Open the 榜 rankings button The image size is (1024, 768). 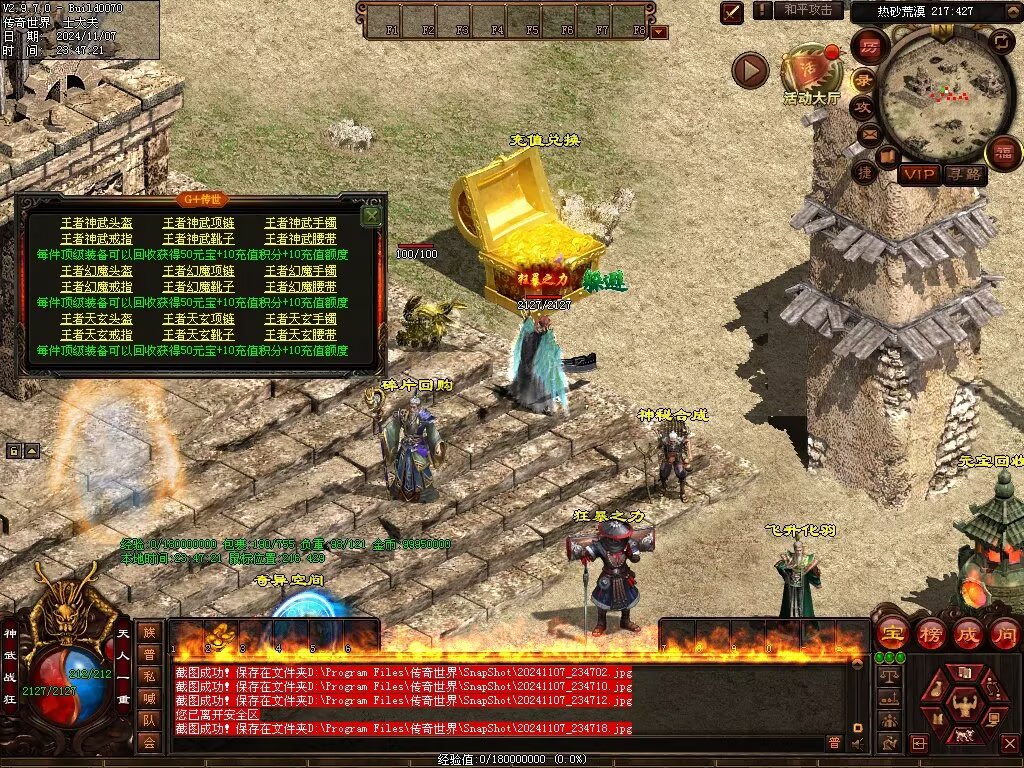point(930,634)
